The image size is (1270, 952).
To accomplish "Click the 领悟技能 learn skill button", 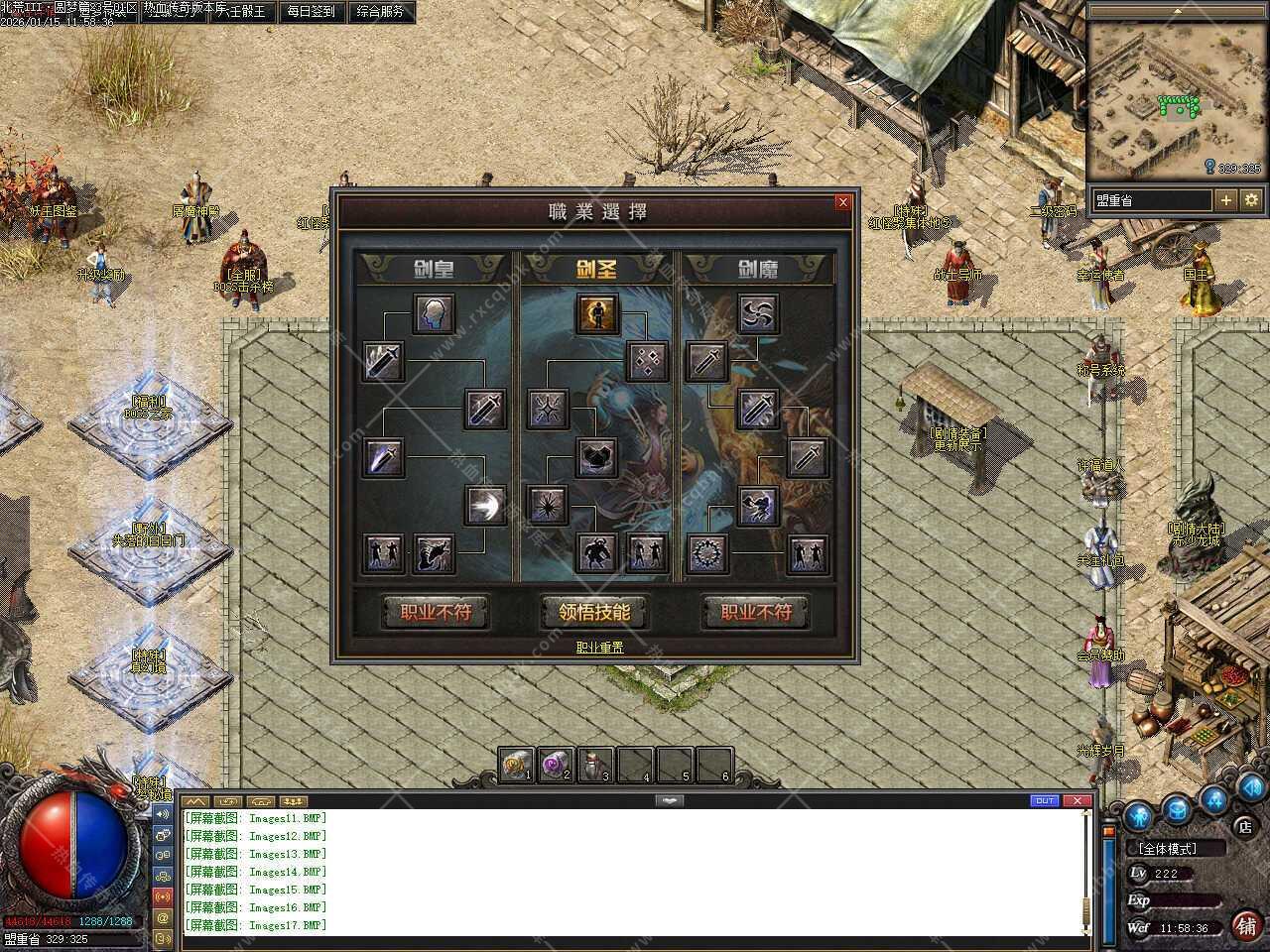I will pos(594,612).
